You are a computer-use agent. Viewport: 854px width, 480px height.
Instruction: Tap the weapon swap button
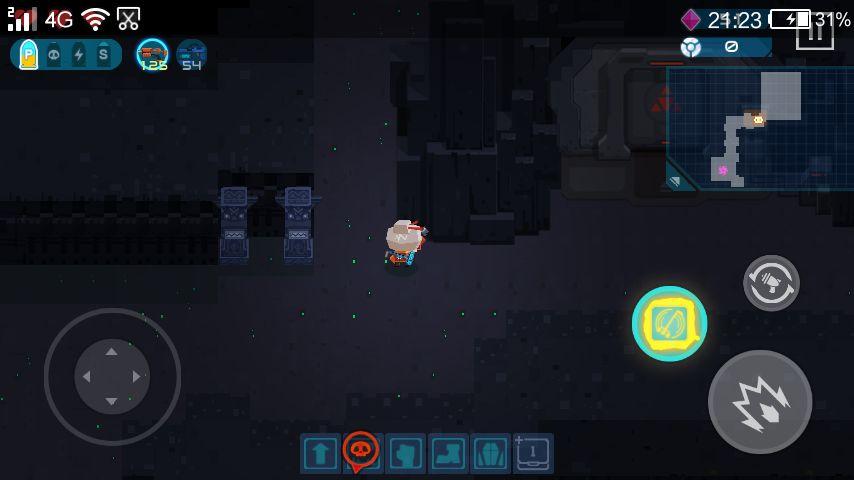771,283
